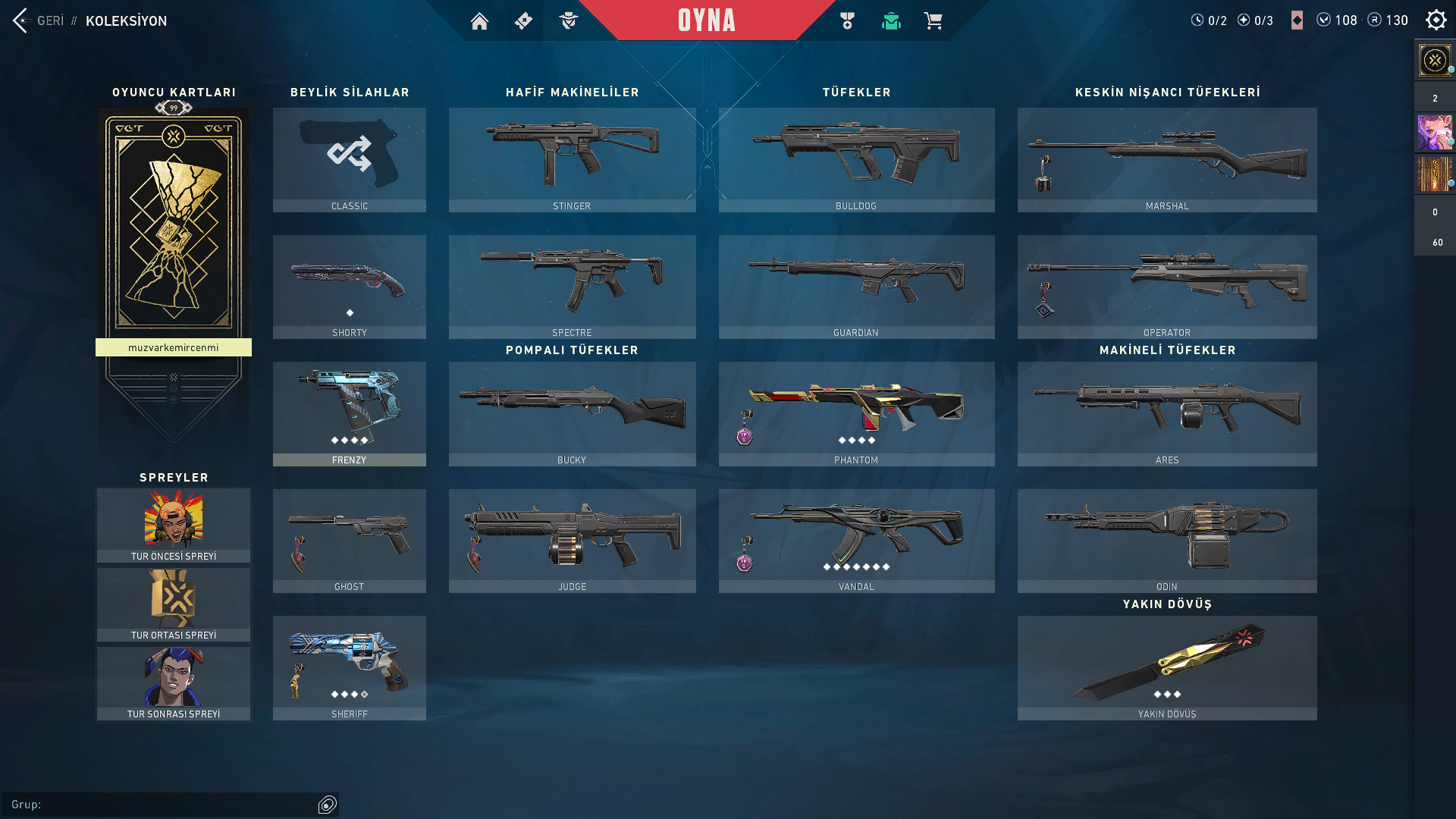
Task: Go back using the GERİ arrow
Action: pyautogui.click(x=21, y=20)
